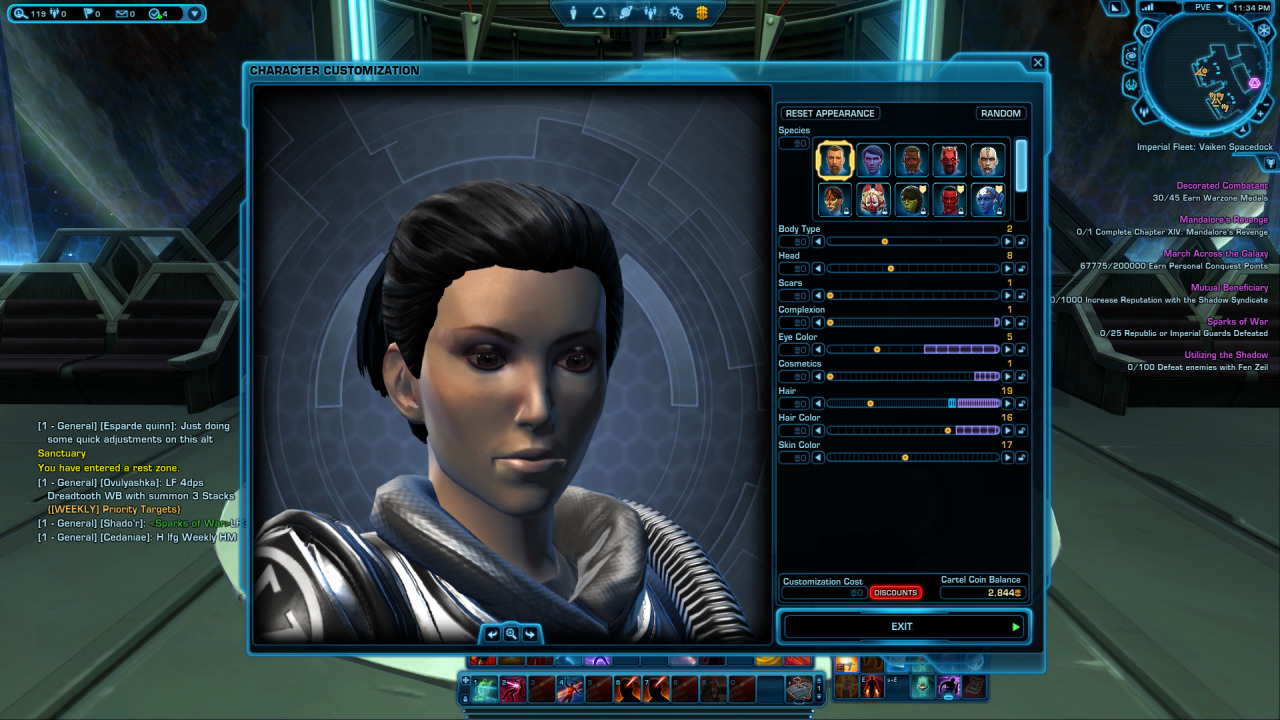
Task: Pick the blue Twi'lek species portrait
Action: (988, 199)
